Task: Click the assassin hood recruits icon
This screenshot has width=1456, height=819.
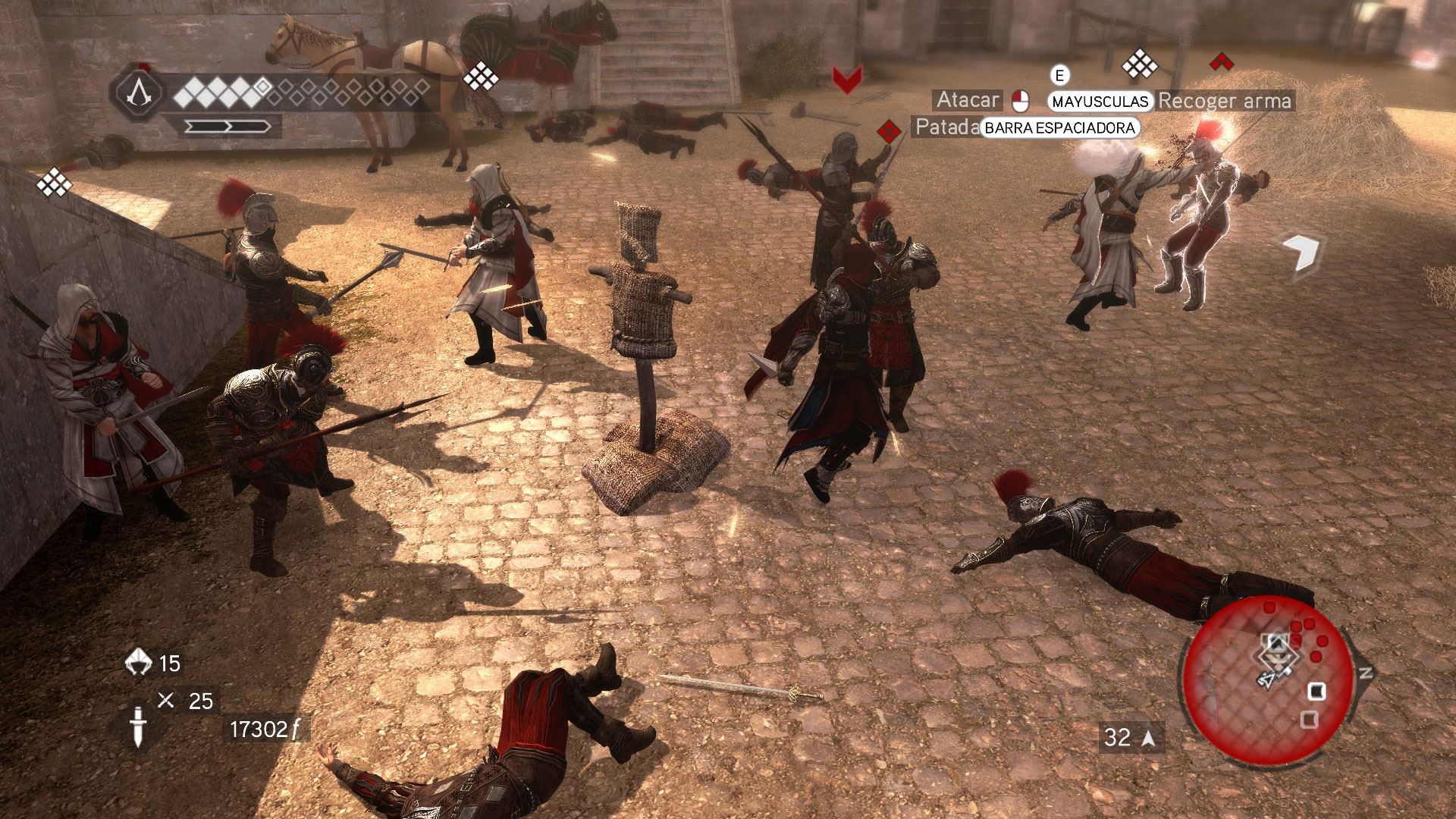Action: pos(139,662)
